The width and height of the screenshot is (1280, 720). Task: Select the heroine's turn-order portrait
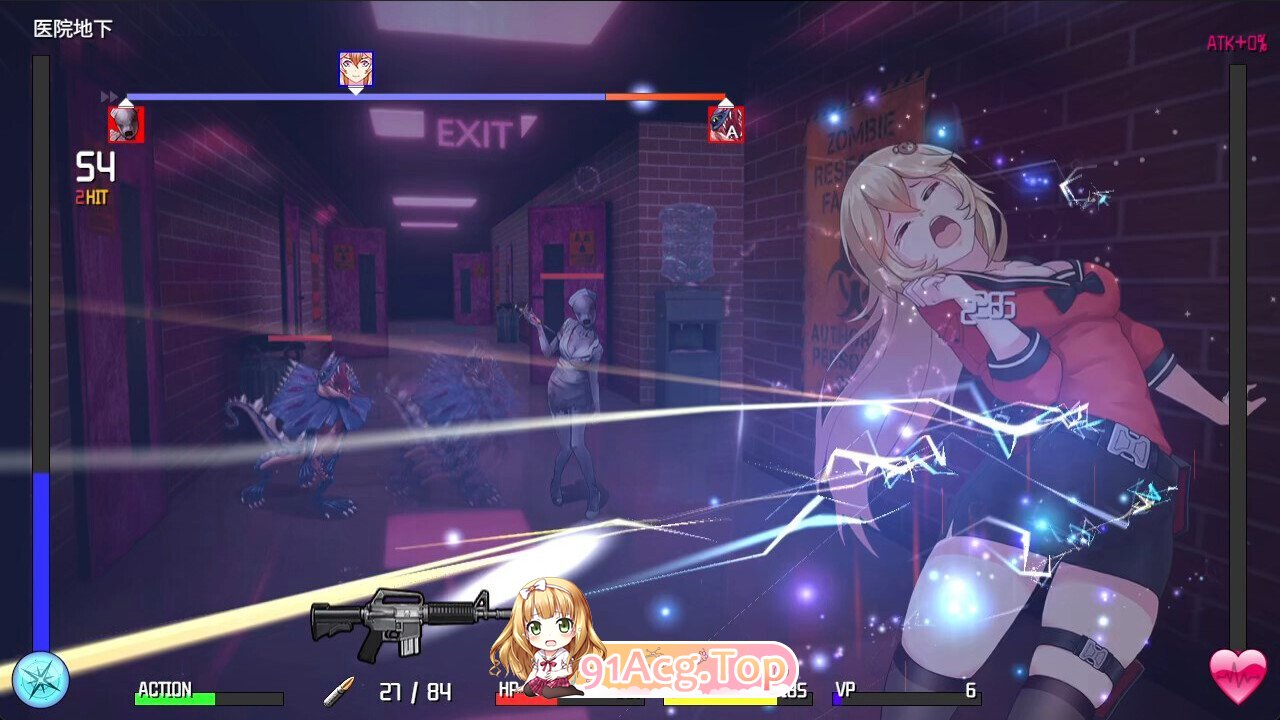(x=356, y=69)
